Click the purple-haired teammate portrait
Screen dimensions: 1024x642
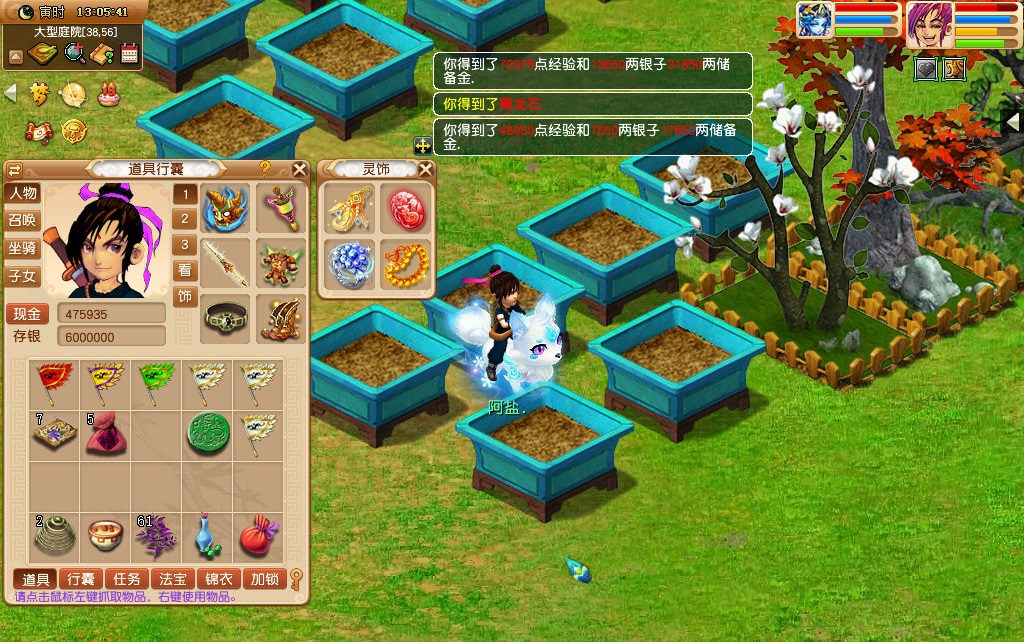(929, 26)
